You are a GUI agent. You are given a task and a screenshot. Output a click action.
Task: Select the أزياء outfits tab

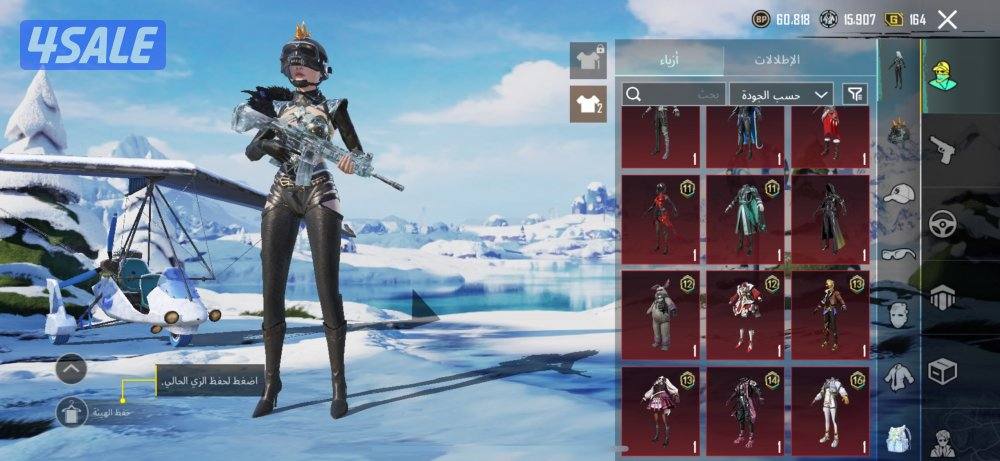[669, 60]
